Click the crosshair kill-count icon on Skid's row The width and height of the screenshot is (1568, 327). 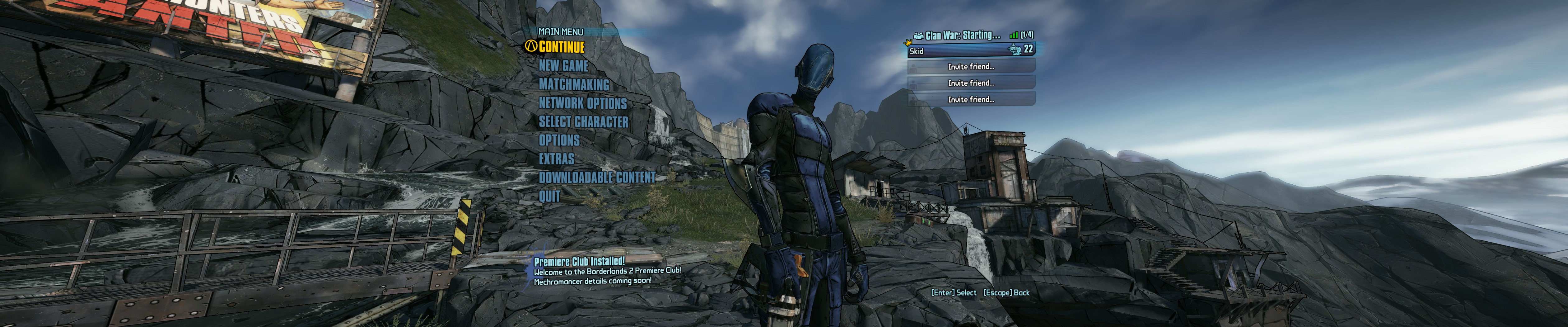(1014, 50)
